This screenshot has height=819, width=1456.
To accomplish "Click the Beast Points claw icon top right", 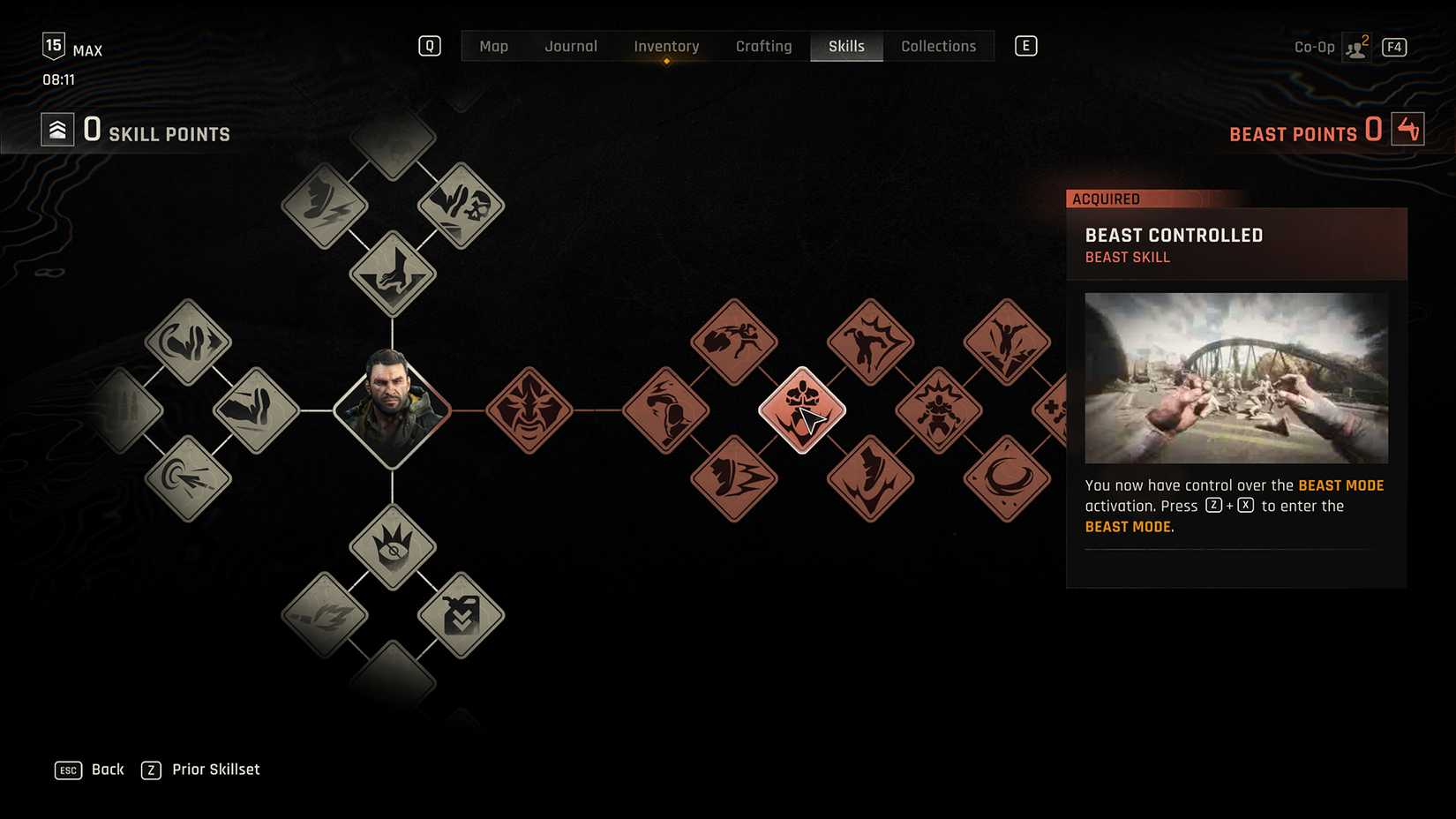I will coord(1407,128).
